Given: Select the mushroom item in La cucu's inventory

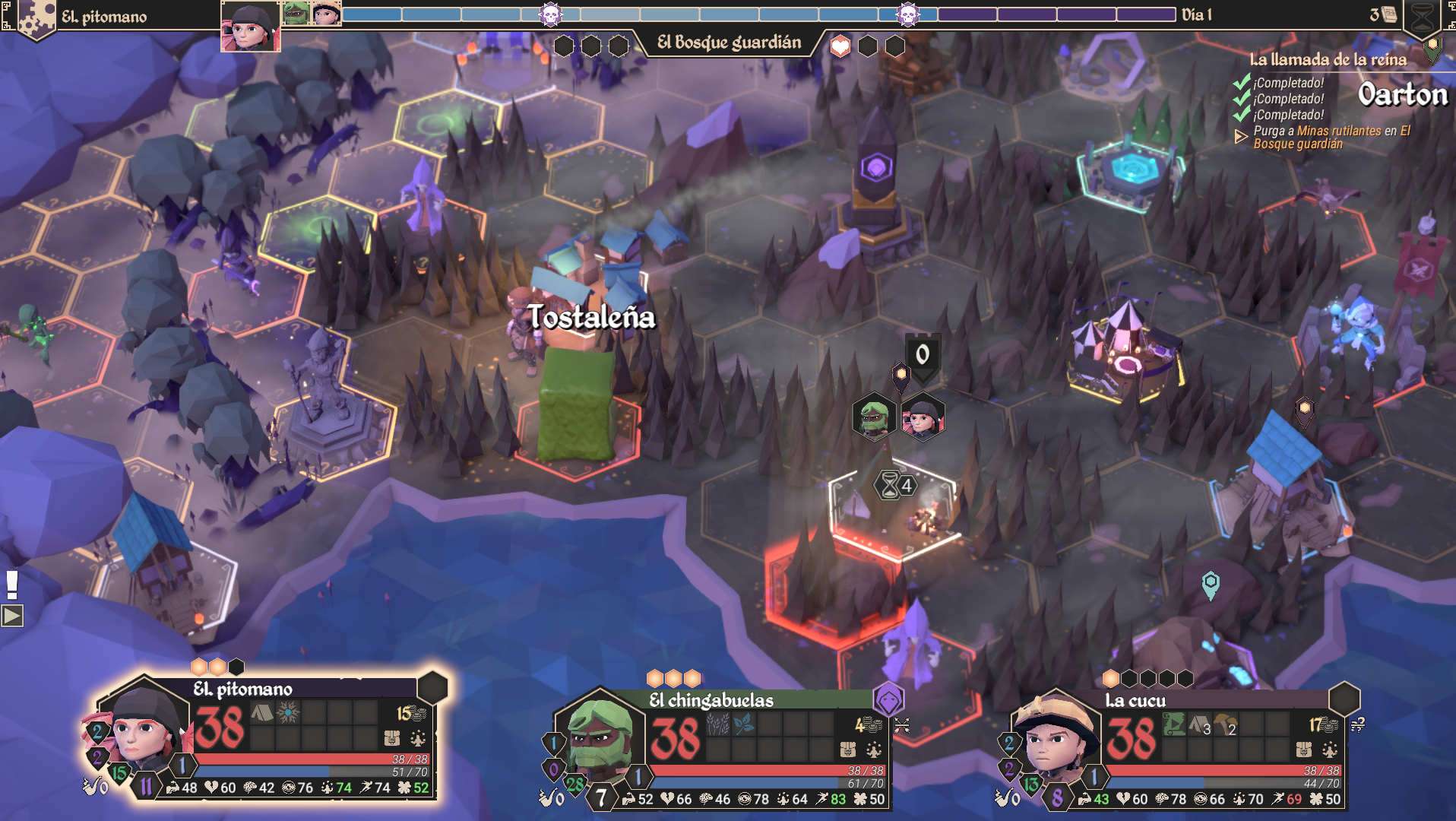Looking at the screenshot, I should [x=1225, y=724].
